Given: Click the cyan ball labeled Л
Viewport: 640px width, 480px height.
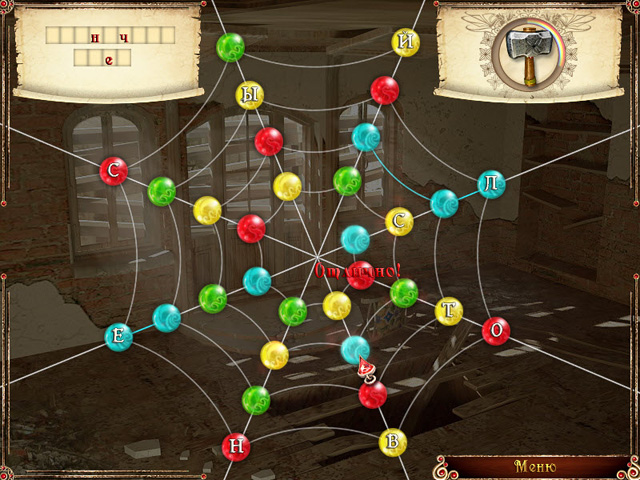Looking at the screenshot, I should pyautogui.click(x=491, y=183).
